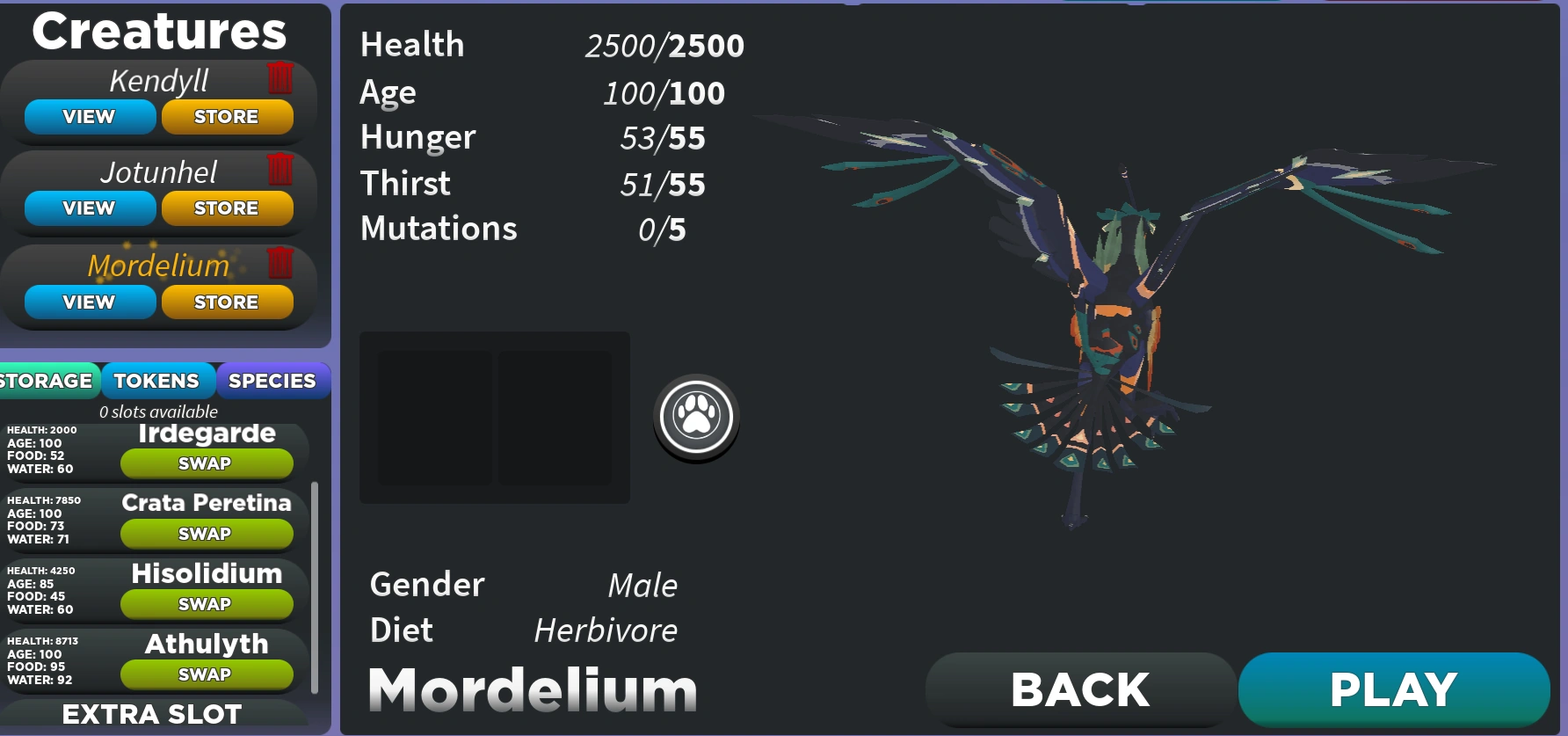Click the trash icon beside Mordelium
The image size is (1568, 736).
[281, 263]
